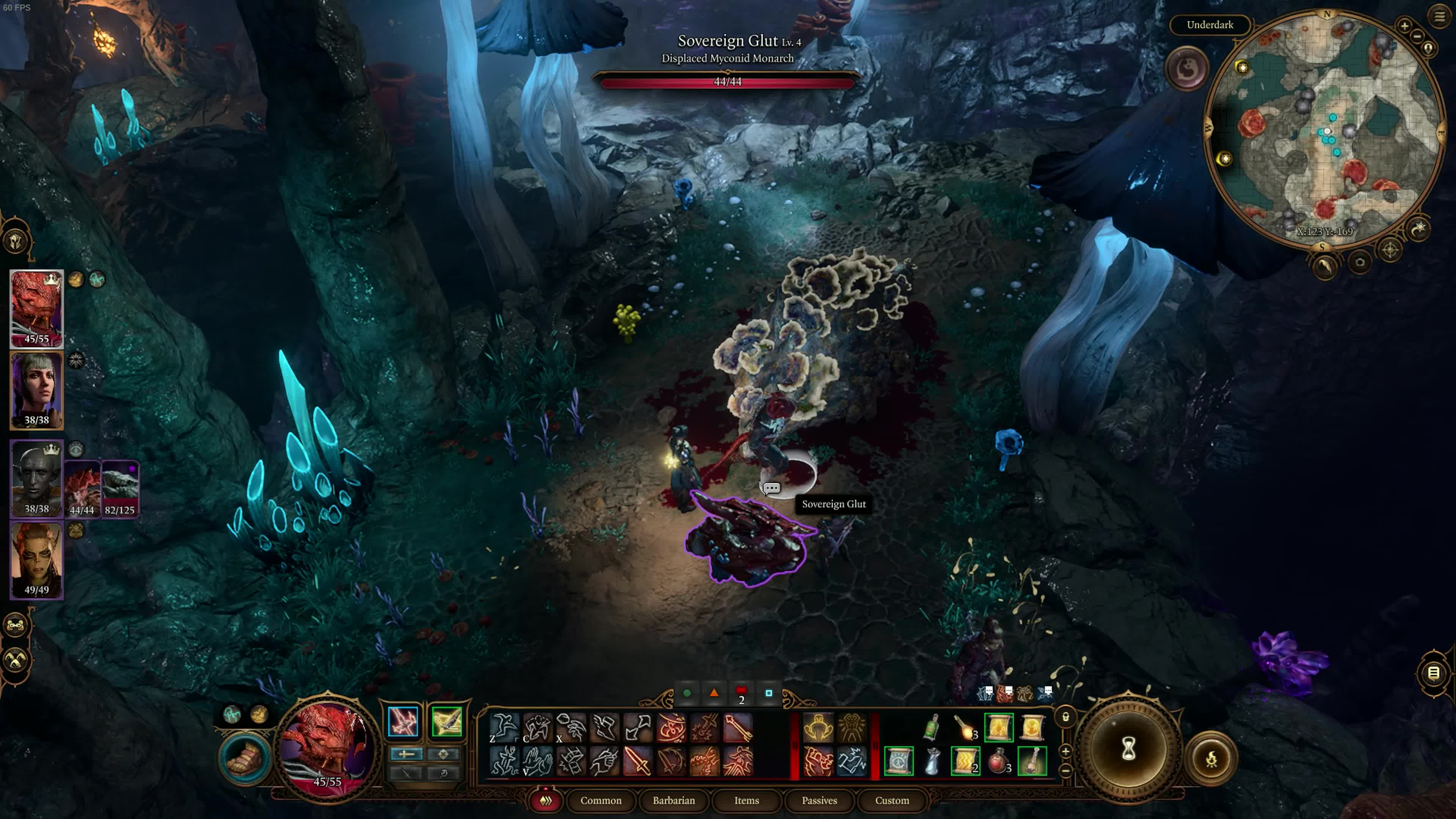Activate the Jump ability icon
This screenshot has width=1456, height=819.
(503, 727)
